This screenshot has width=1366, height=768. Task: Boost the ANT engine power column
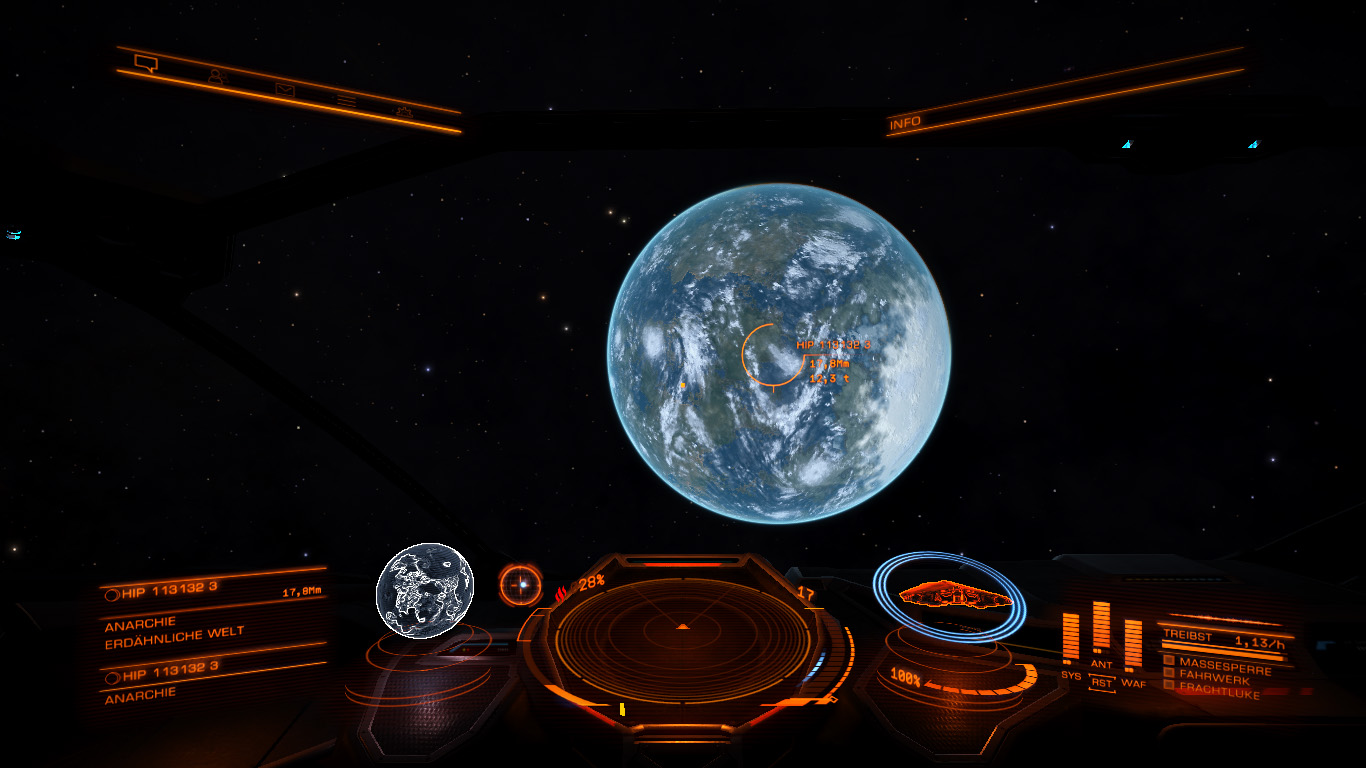tap(1101, 629)
